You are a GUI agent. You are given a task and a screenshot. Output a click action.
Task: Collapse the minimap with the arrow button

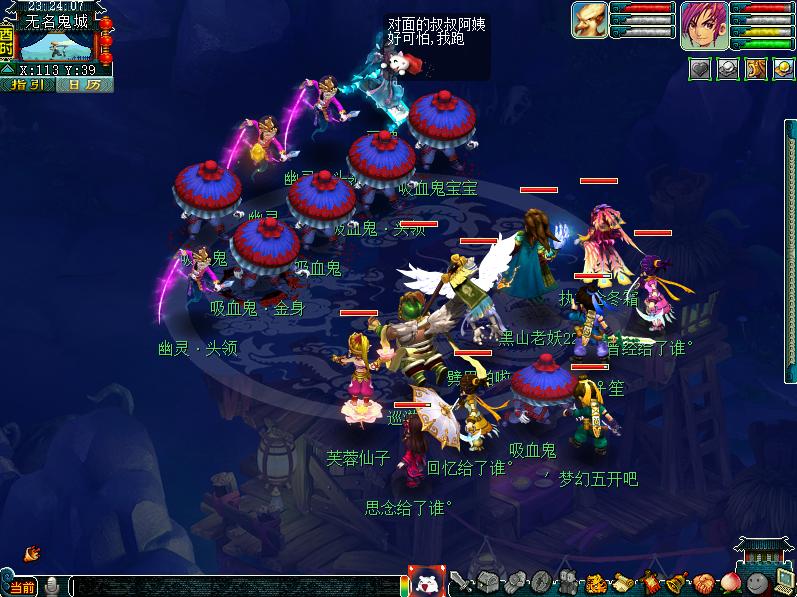pyautogui.click(x=9, y=70)
